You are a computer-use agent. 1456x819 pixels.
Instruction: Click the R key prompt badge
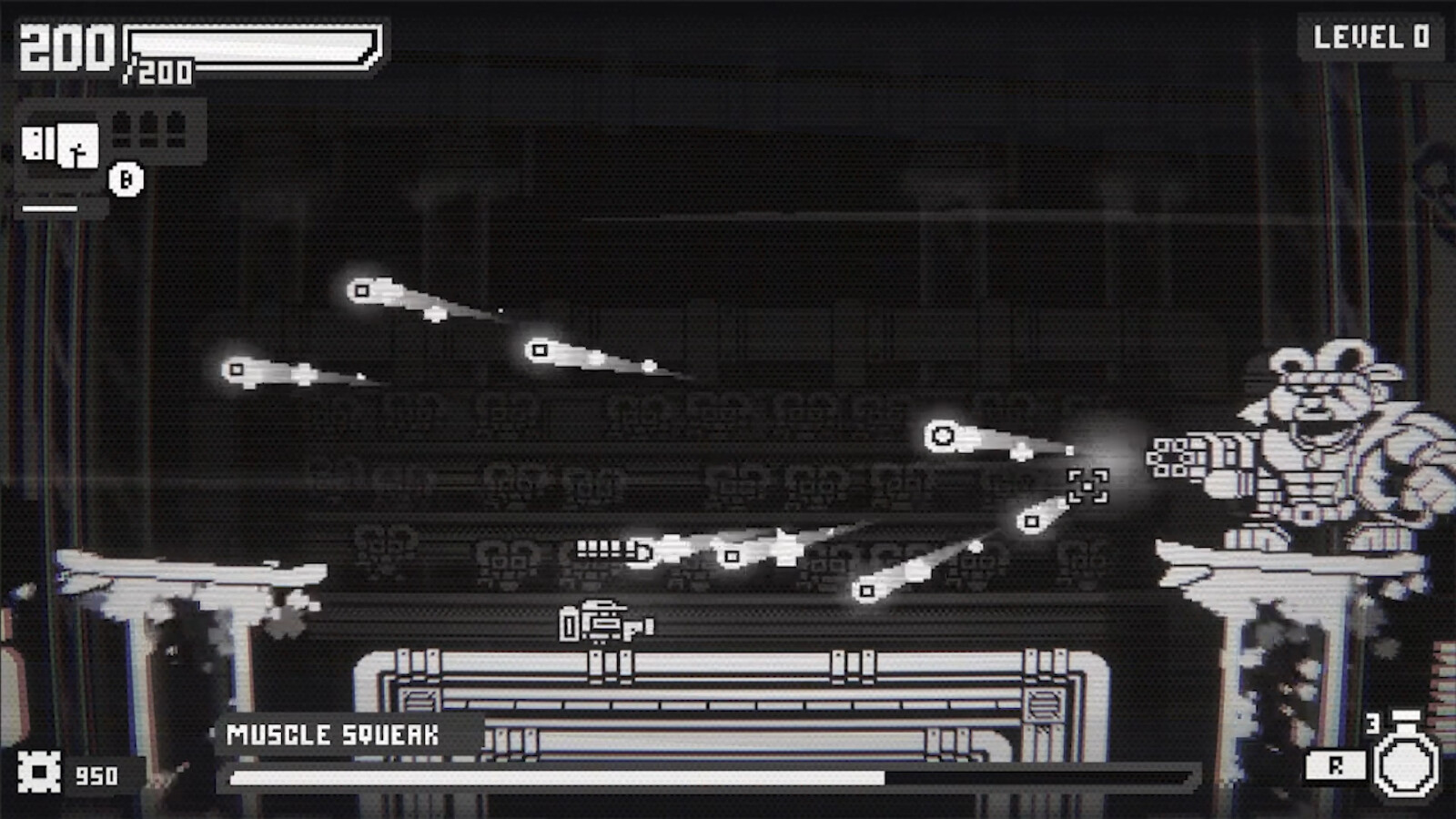click(1337, 764)
